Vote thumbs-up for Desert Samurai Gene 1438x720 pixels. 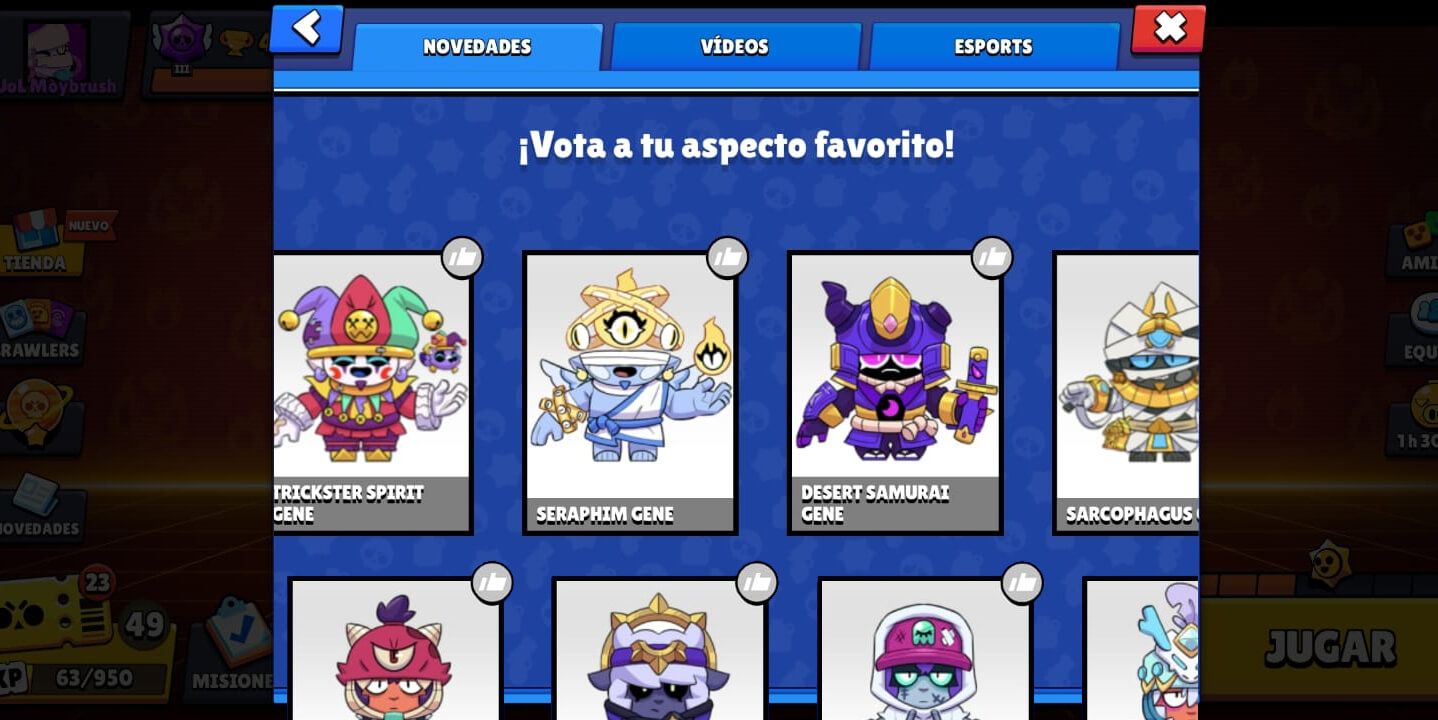coord(993,256)
